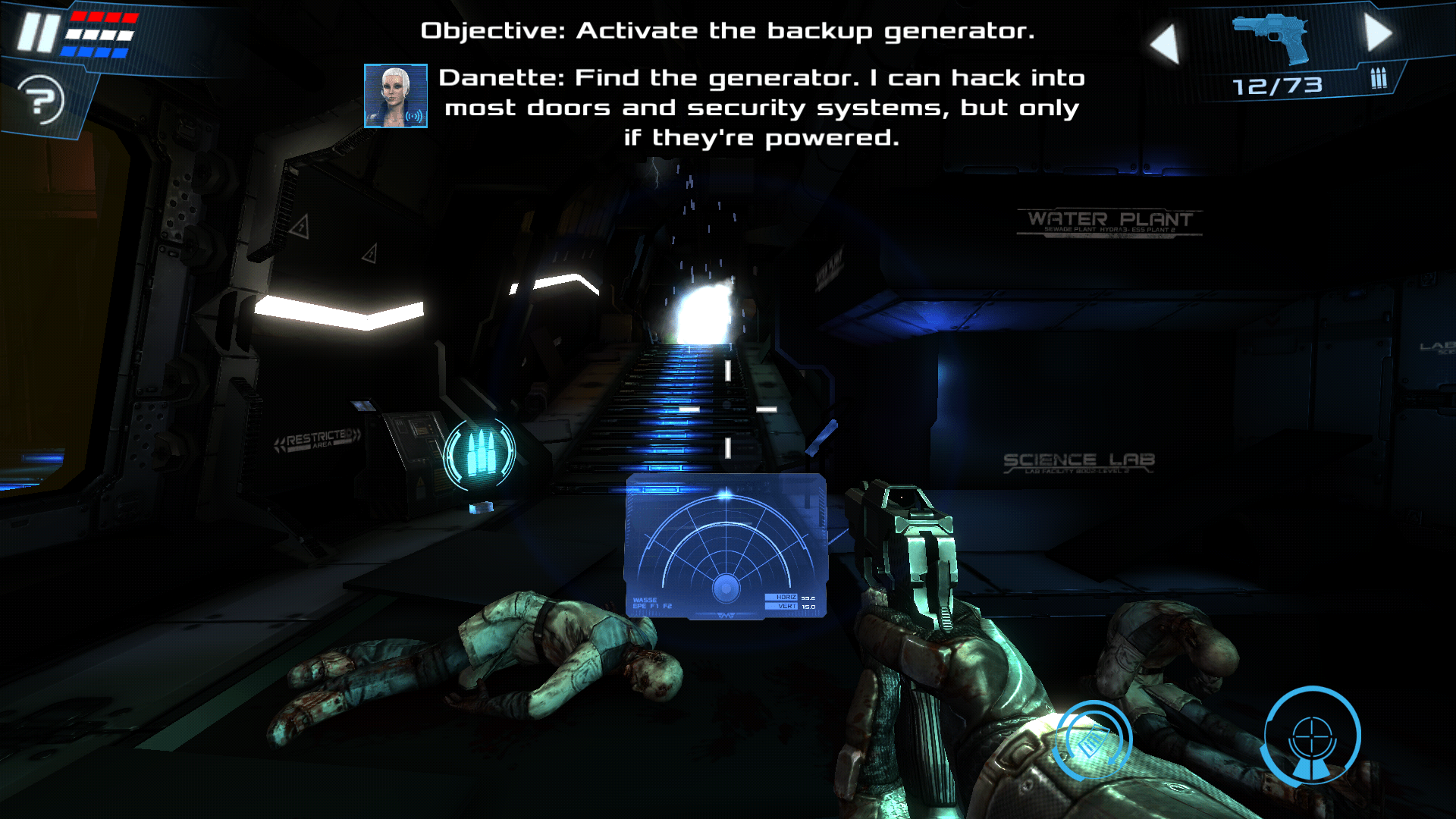1456x819 pixels.
Task: Tap the circular reload button near the gun
Action: click(x=1093, y=740)
